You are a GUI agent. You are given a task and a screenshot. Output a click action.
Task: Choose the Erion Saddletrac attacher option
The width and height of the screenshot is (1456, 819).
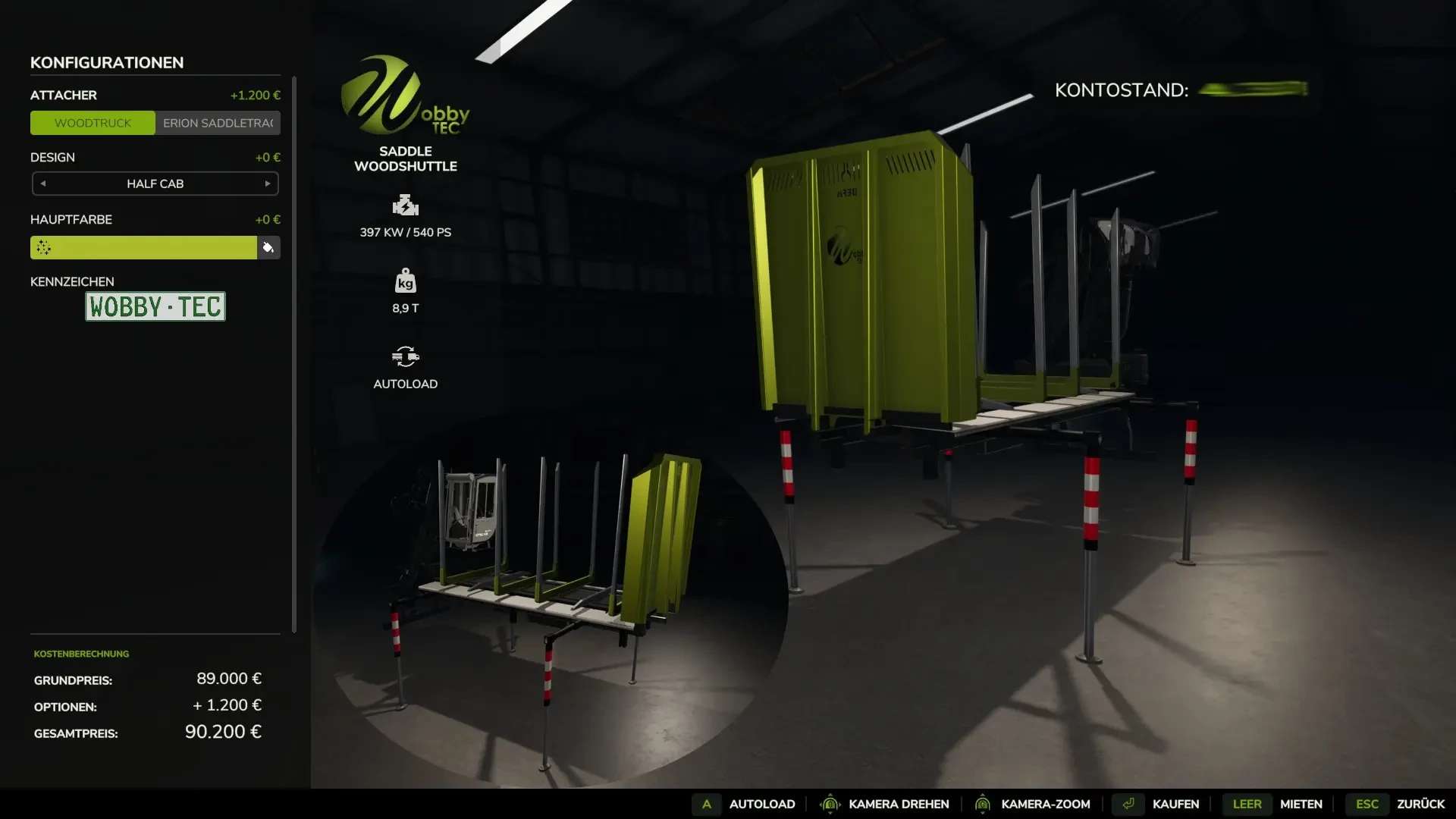(x=218, y=123)
